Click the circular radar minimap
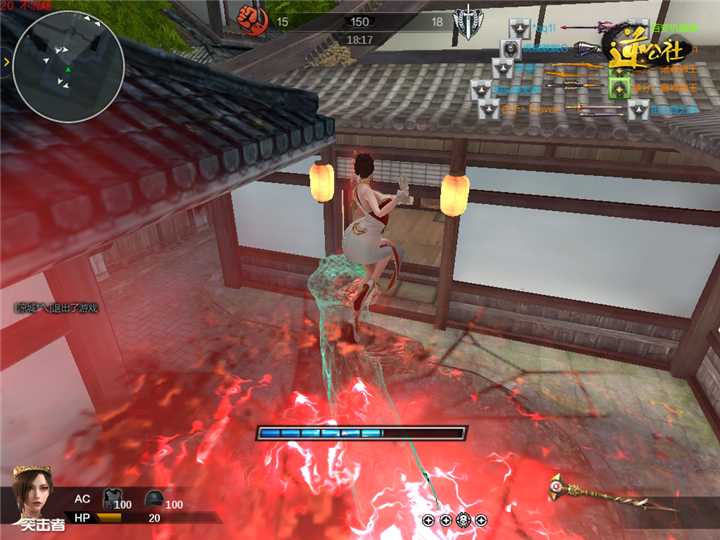 (x=68, y=66)
